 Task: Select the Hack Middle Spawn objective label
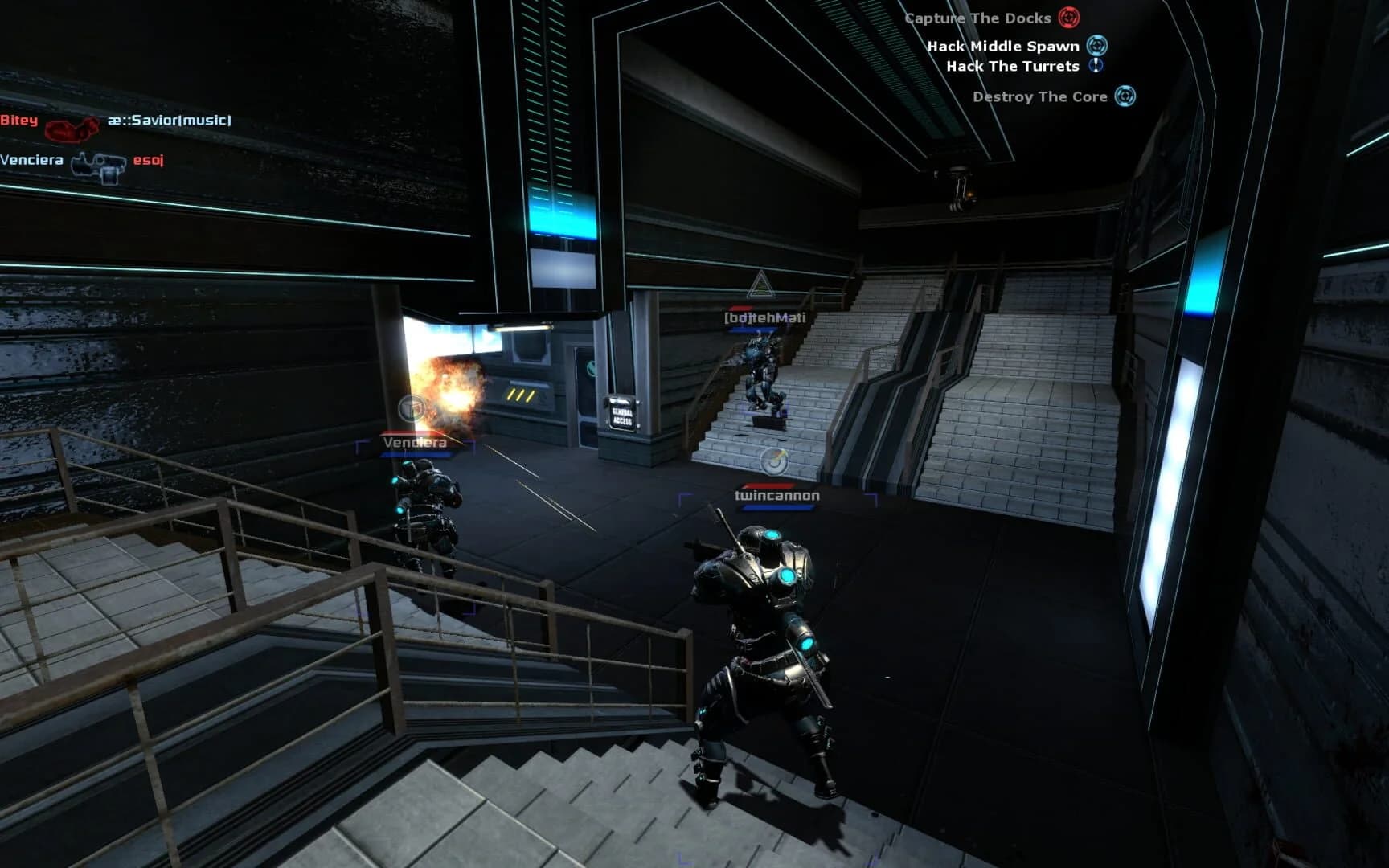click(x=1003, y=47)
